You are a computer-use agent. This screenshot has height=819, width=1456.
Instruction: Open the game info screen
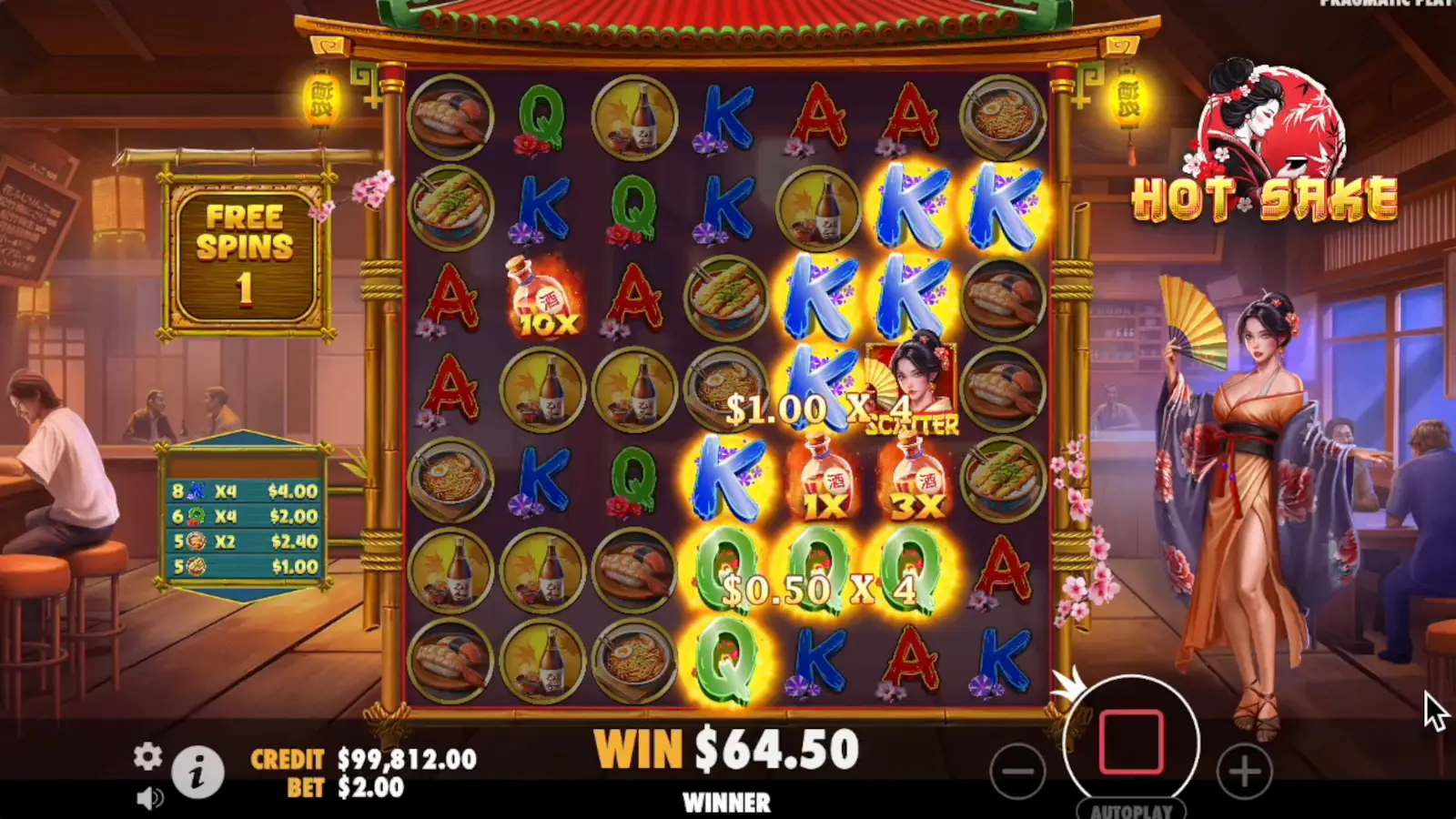pyautogui.click(x=198, y=771)
